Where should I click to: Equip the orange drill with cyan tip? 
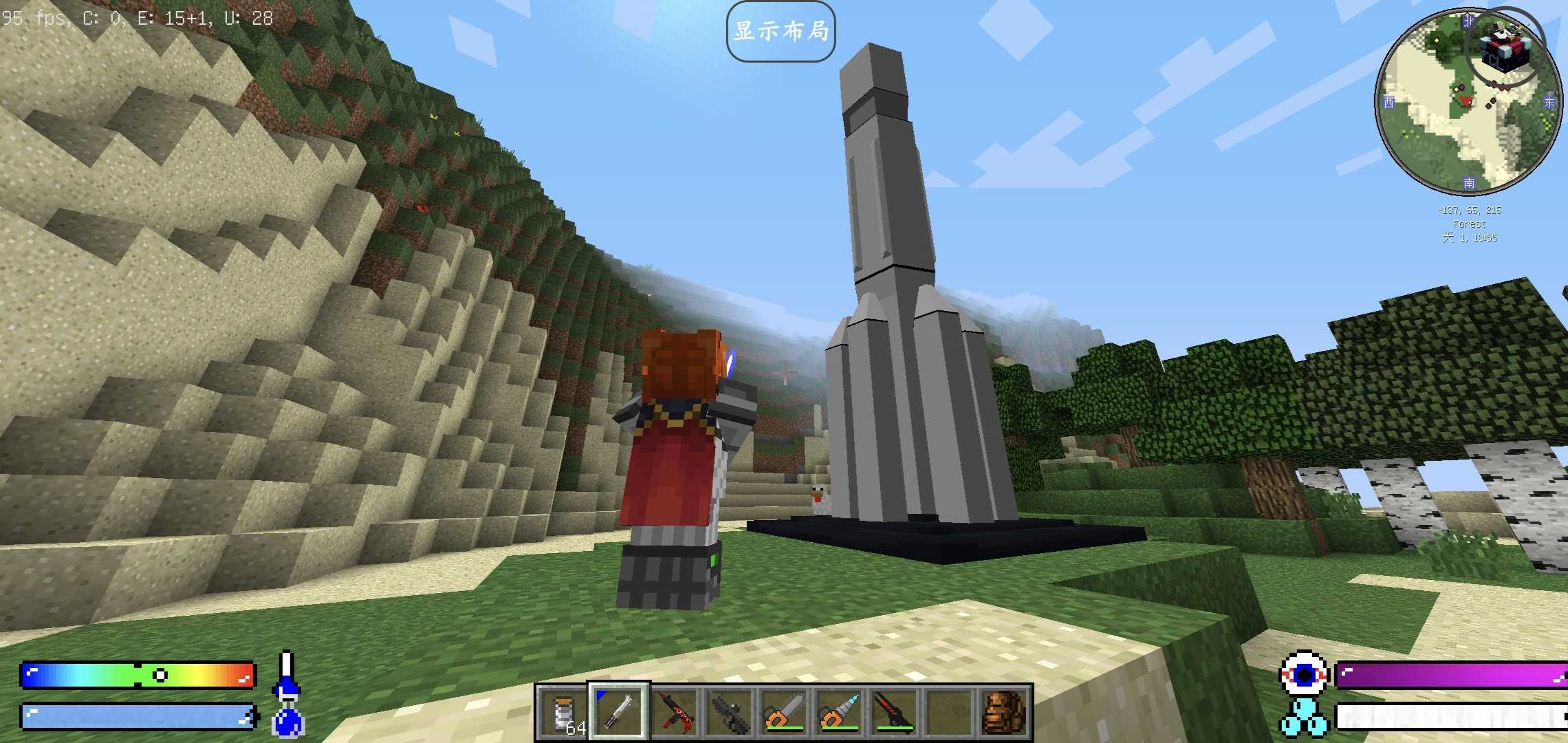[839, 712]
